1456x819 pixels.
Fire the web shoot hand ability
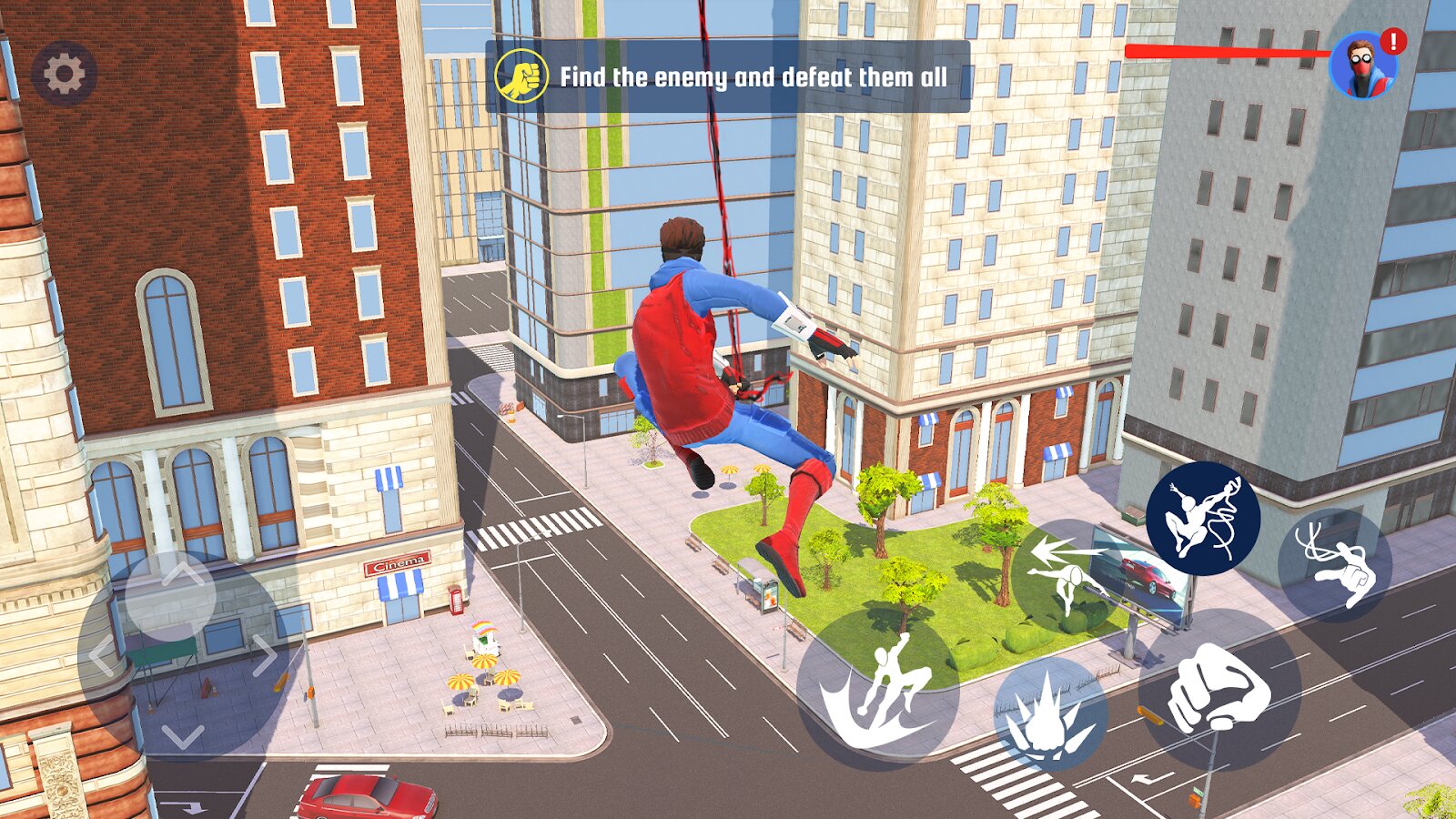(x=1334, y=564)
